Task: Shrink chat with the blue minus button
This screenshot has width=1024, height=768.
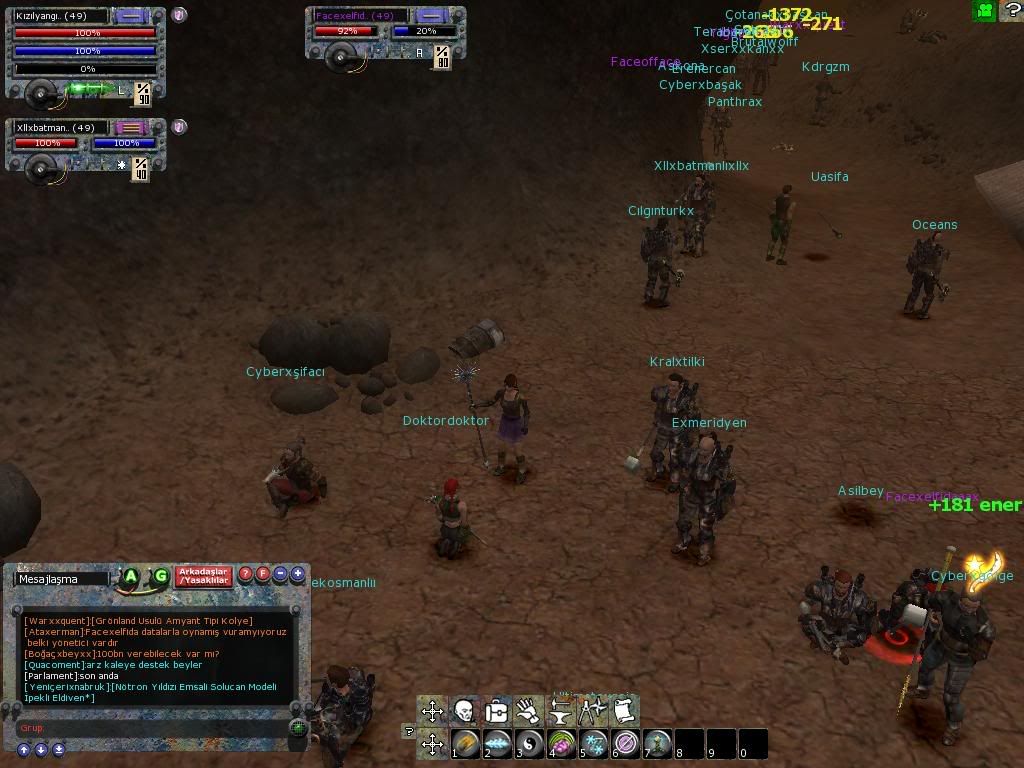Action: 281,575
